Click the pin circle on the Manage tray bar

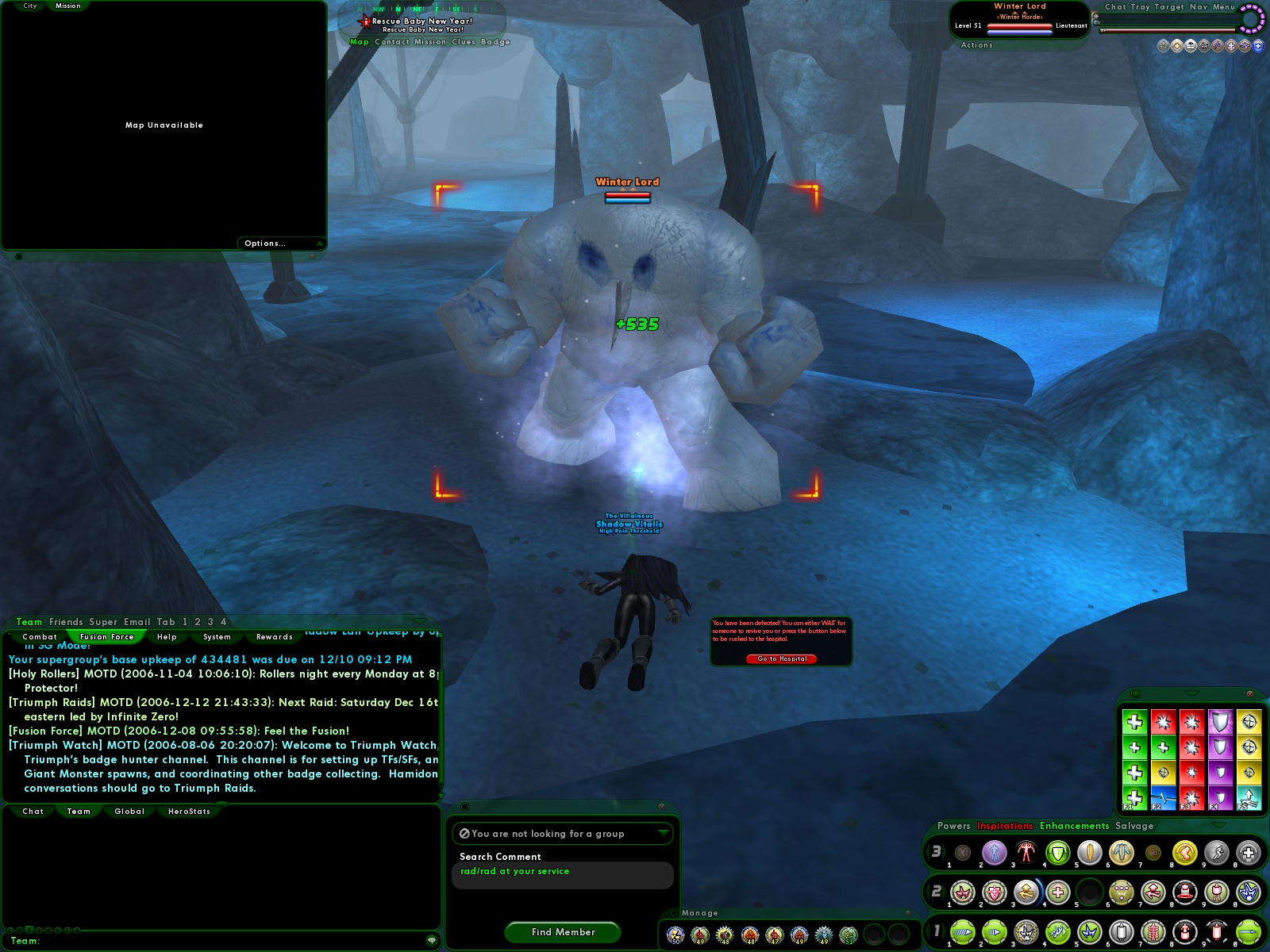674,912
